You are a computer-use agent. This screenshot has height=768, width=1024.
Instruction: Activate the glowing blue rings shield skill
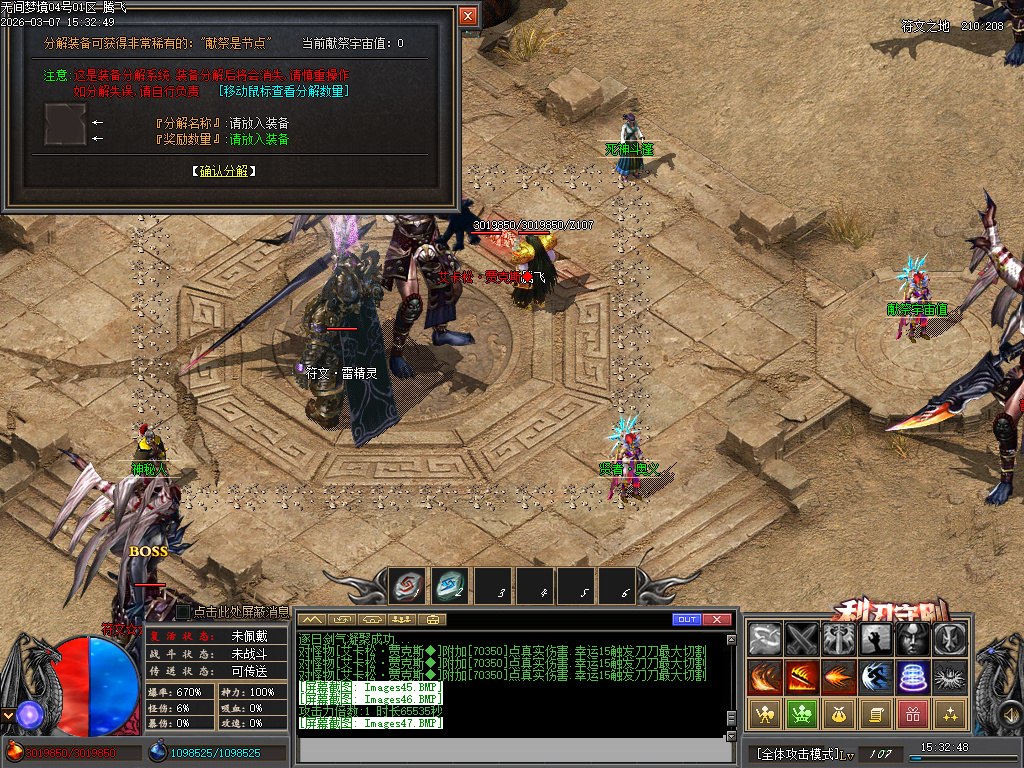tap(913, 677)
